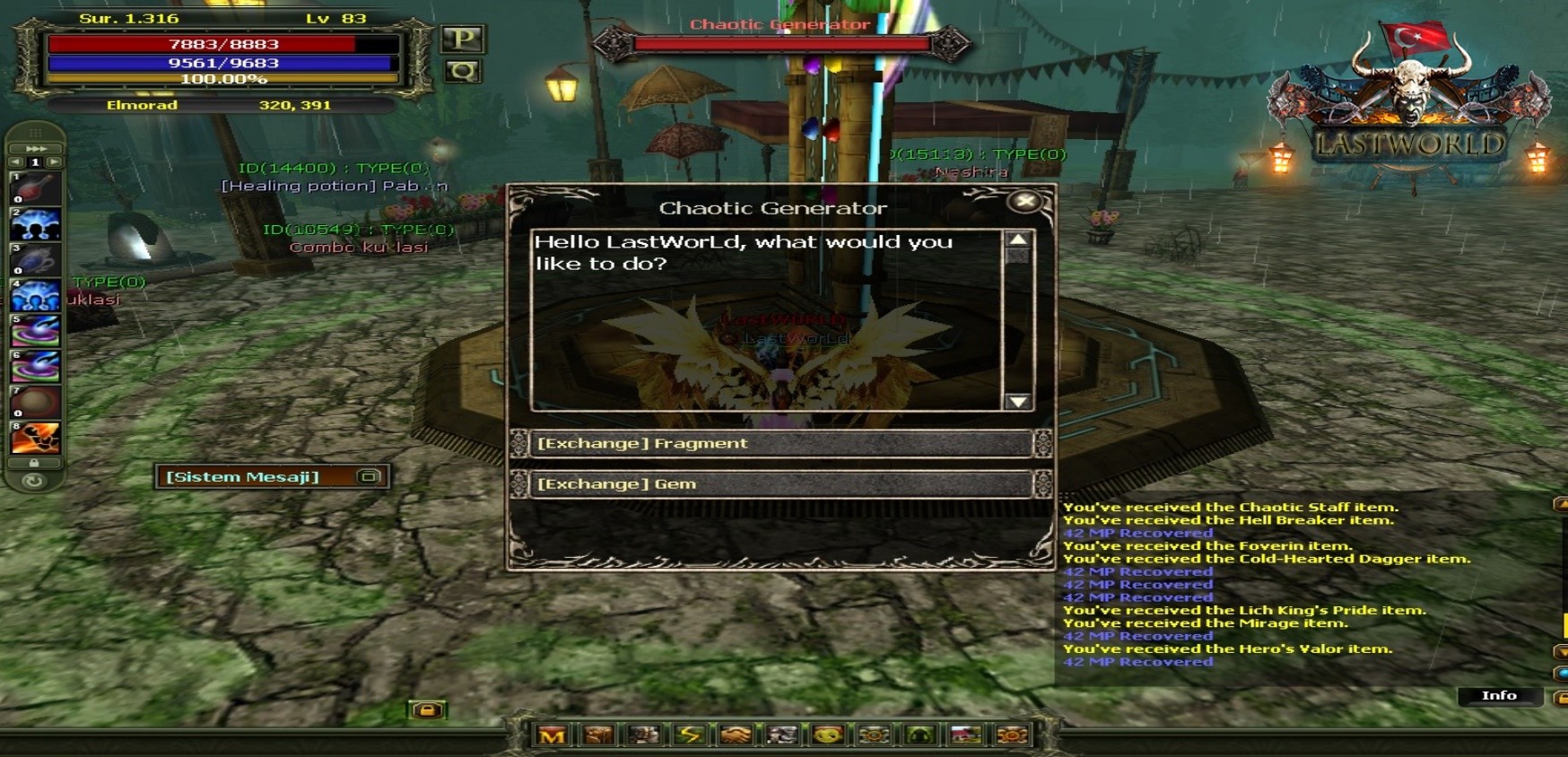The image size is (1568, 757).
Task: Select the healing potion in hotbar slot 1
Action: tap(34, 186)
